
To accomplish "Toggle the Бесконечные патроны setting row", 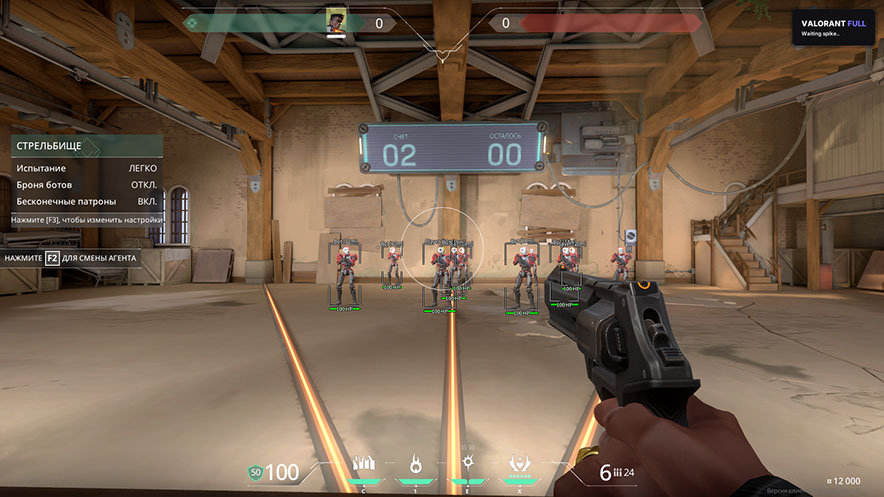I will 87,201.
